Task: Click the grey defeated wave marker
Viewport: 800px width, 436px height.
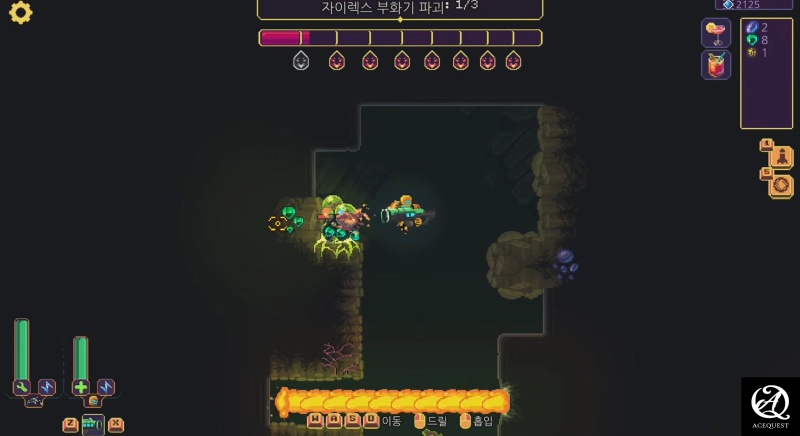Action: point(301,61)
